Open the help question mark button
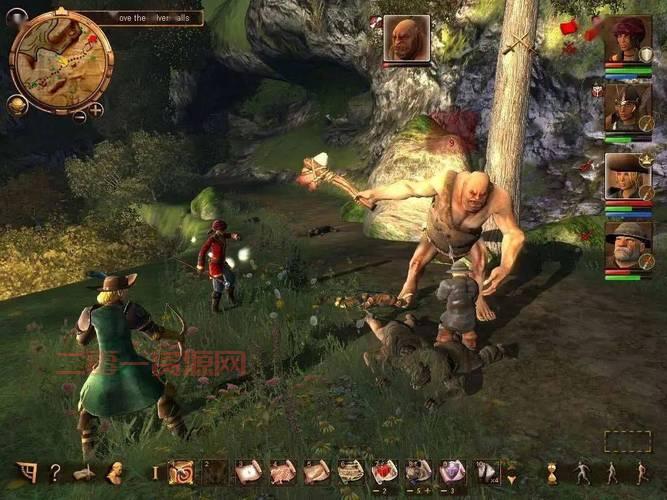The image size is (667, 500). click(55, 472)
